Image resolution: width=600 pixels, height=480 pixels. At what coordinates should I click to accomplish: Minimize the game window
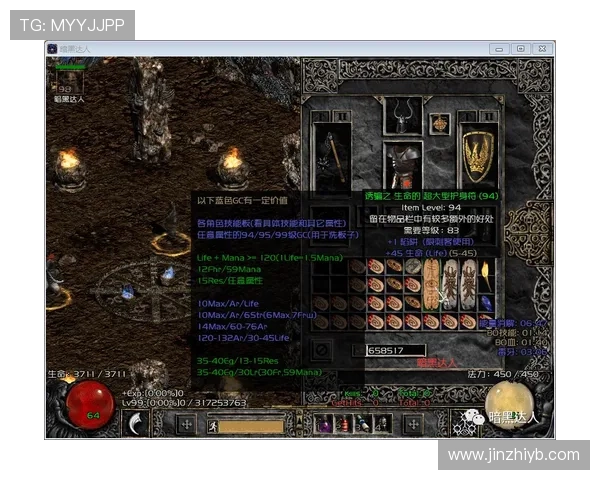[x=499, y=48]
